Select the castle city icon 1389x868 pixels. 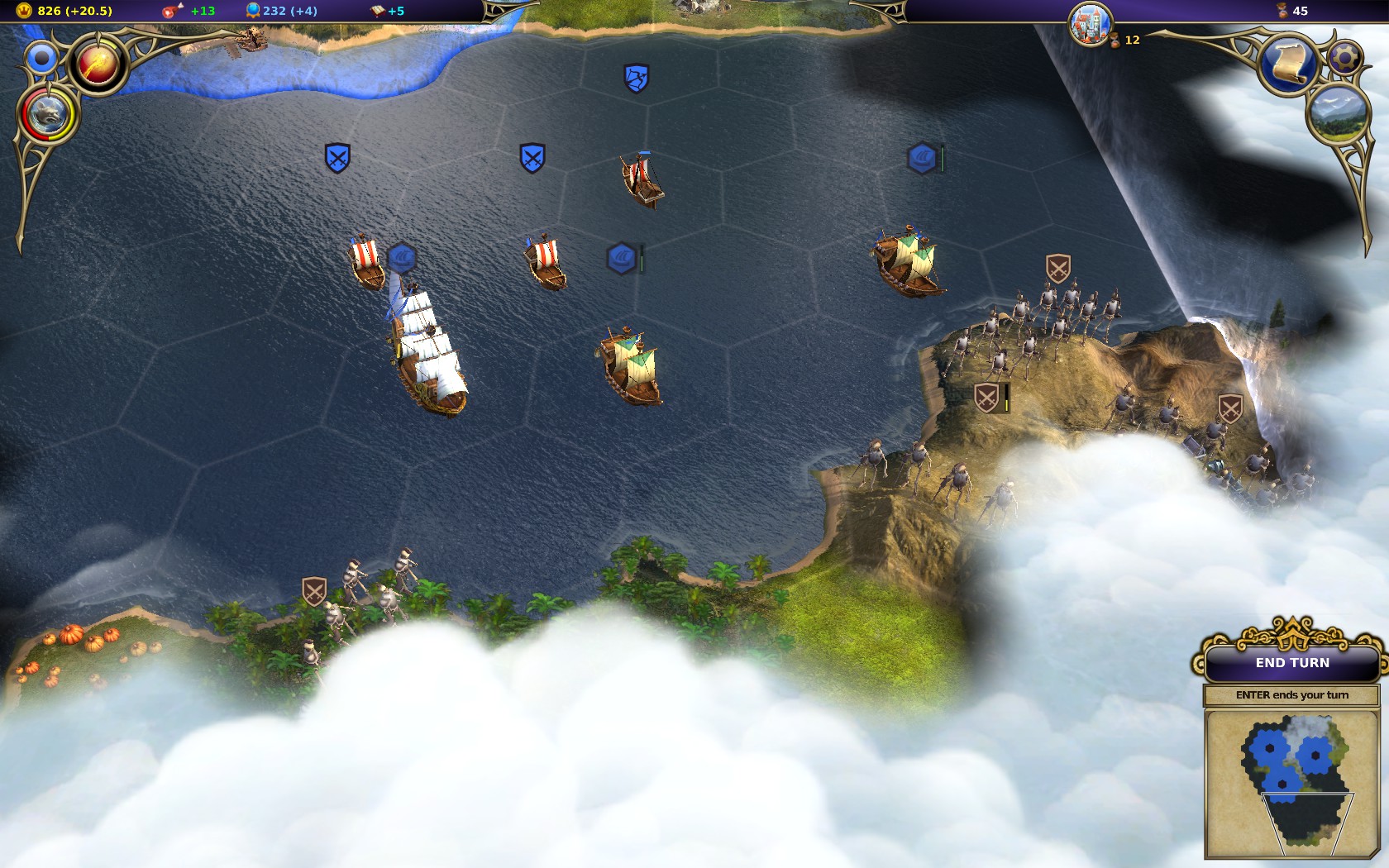click(1090, 23)
